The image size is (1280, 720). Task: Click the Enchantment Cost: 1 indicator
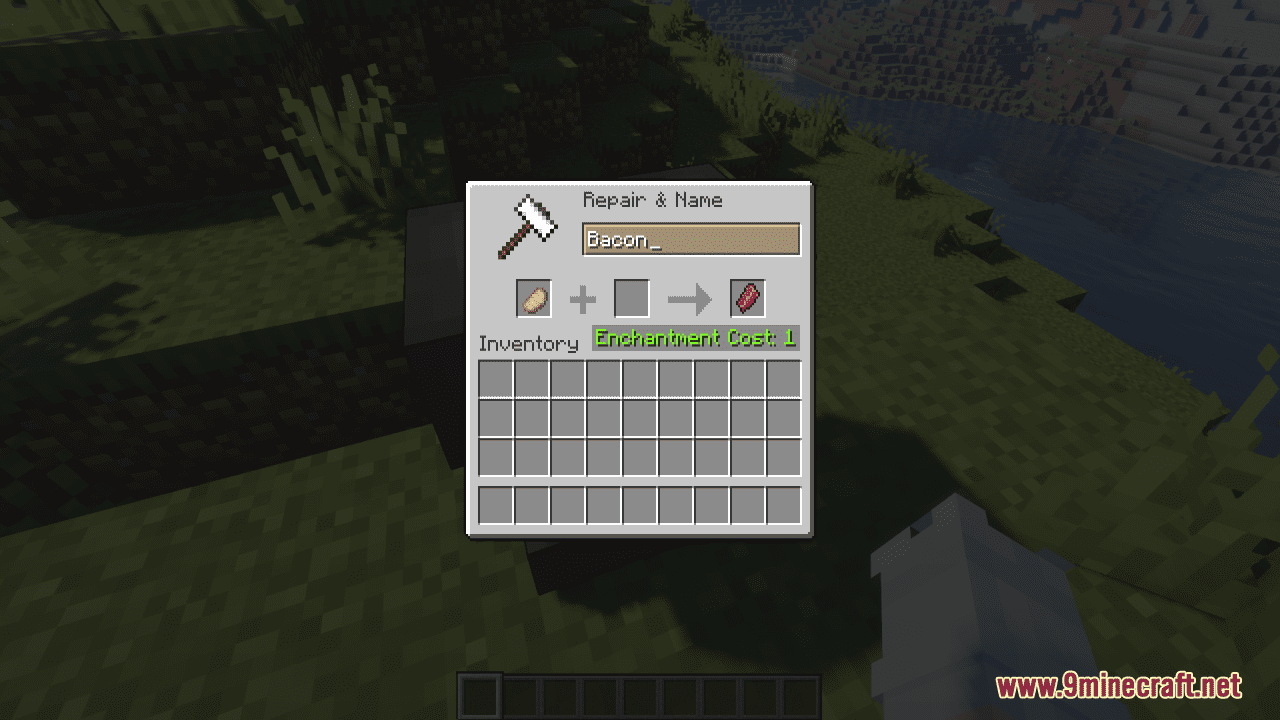click(694, 338)
